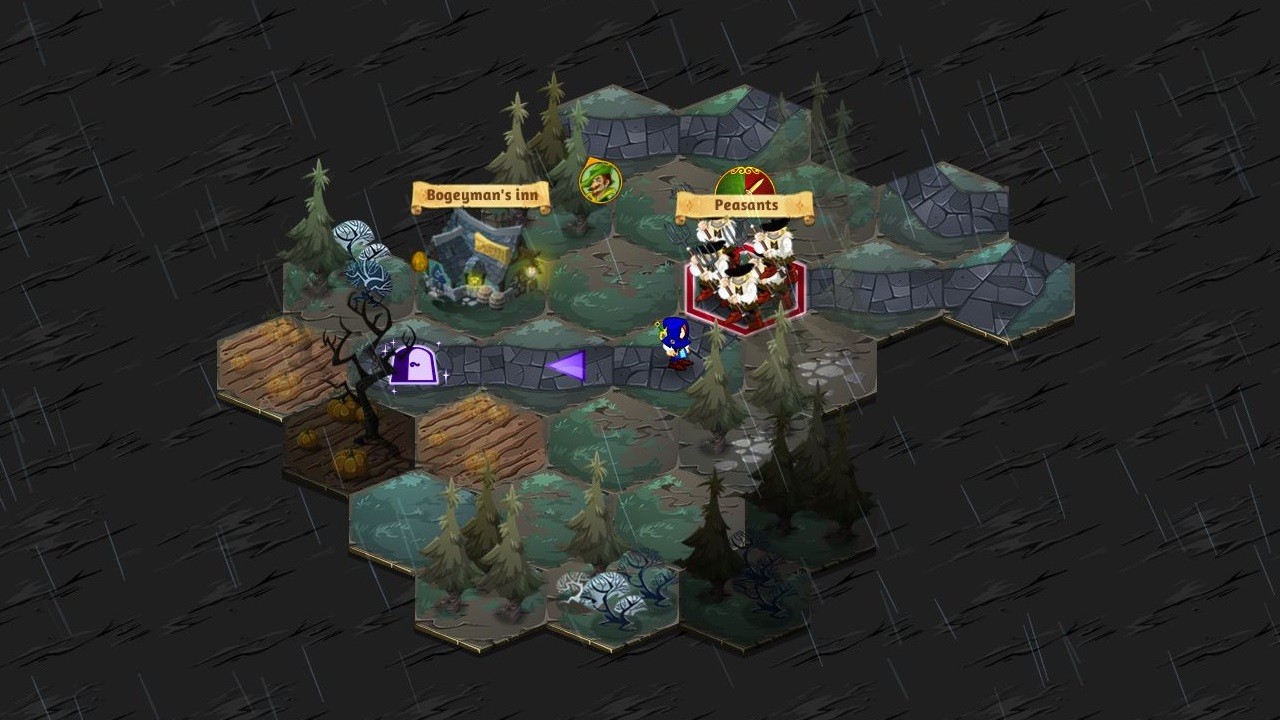Select the green and red emblem above Peasants

coord(746,181)
